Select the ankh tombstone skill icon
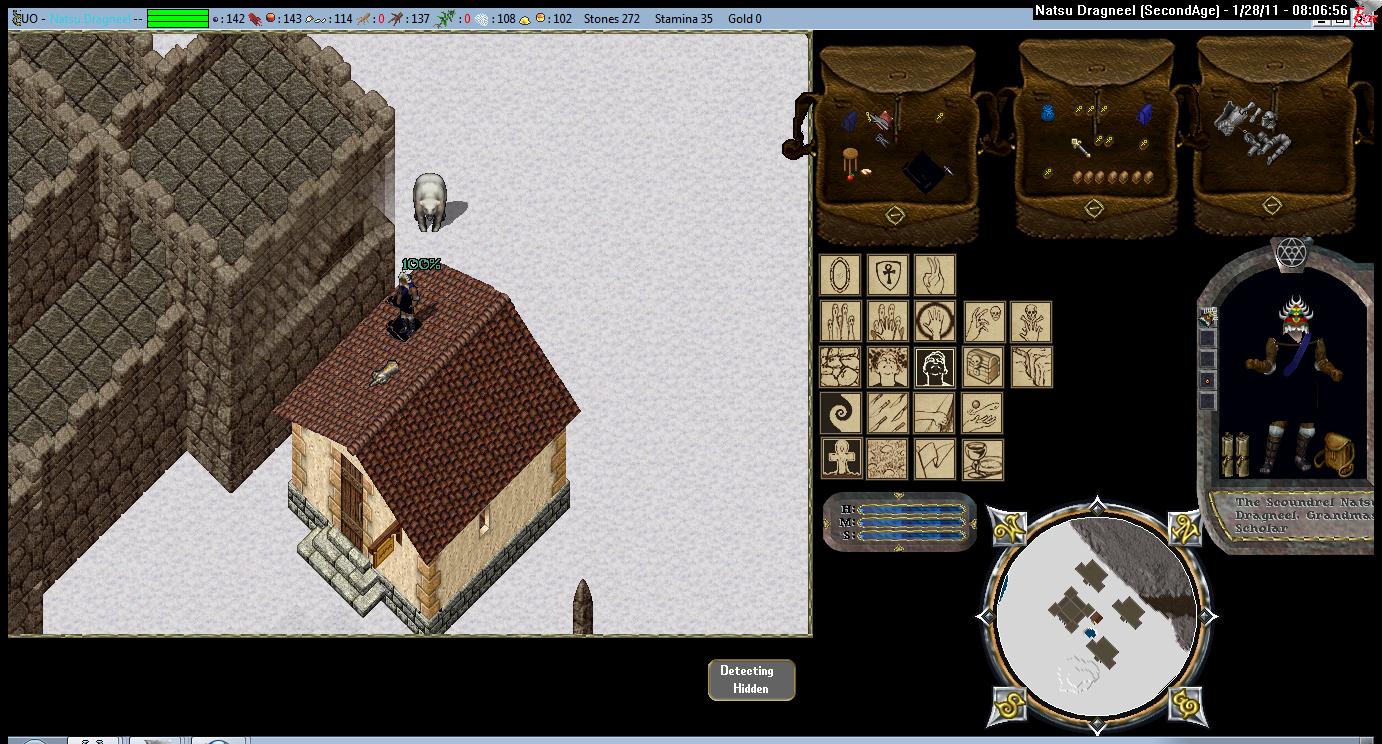 tap(840, 459)
